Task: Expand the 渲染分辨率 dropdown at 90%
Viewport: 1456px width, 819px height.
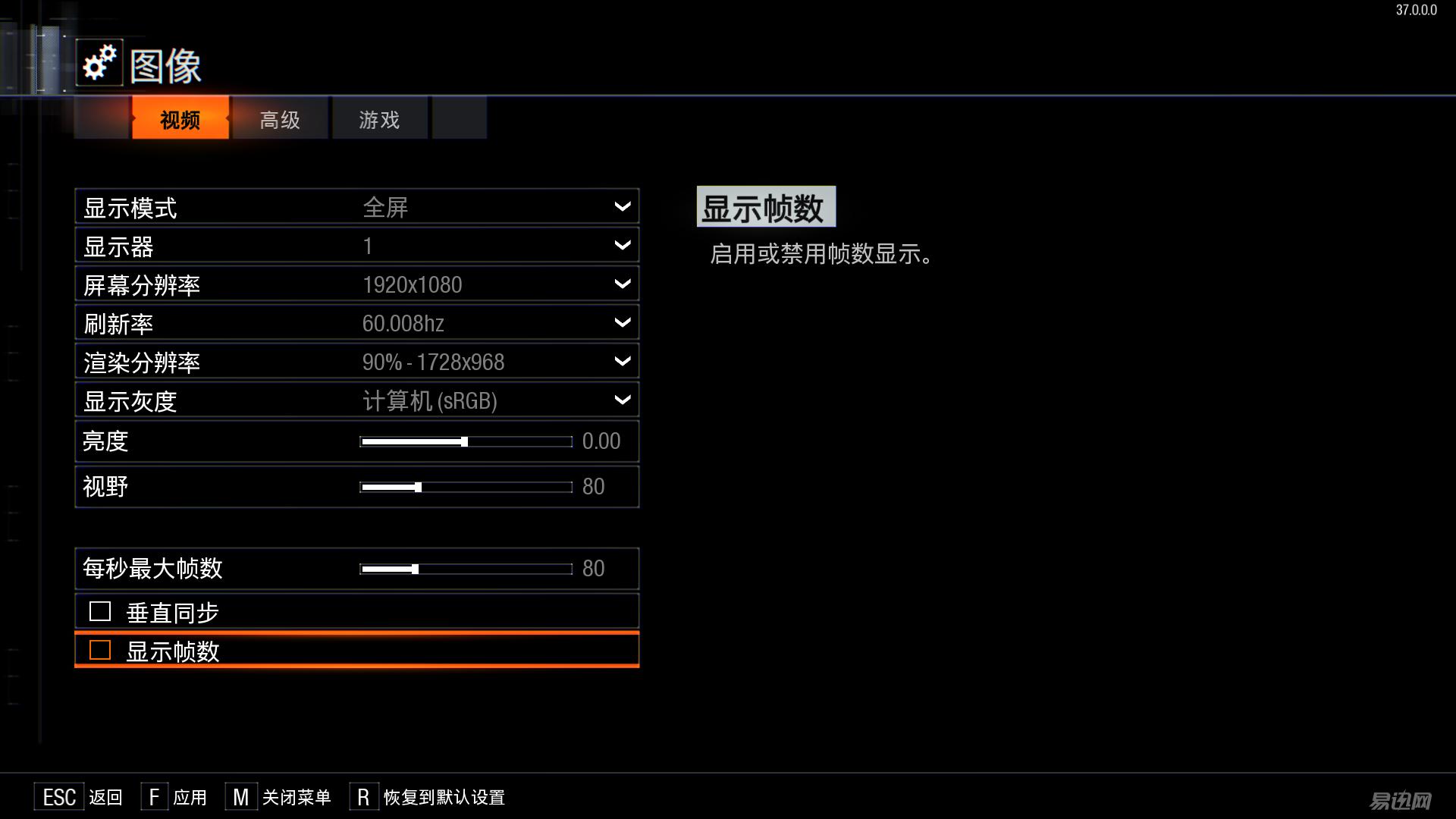Action: point(621,361)
